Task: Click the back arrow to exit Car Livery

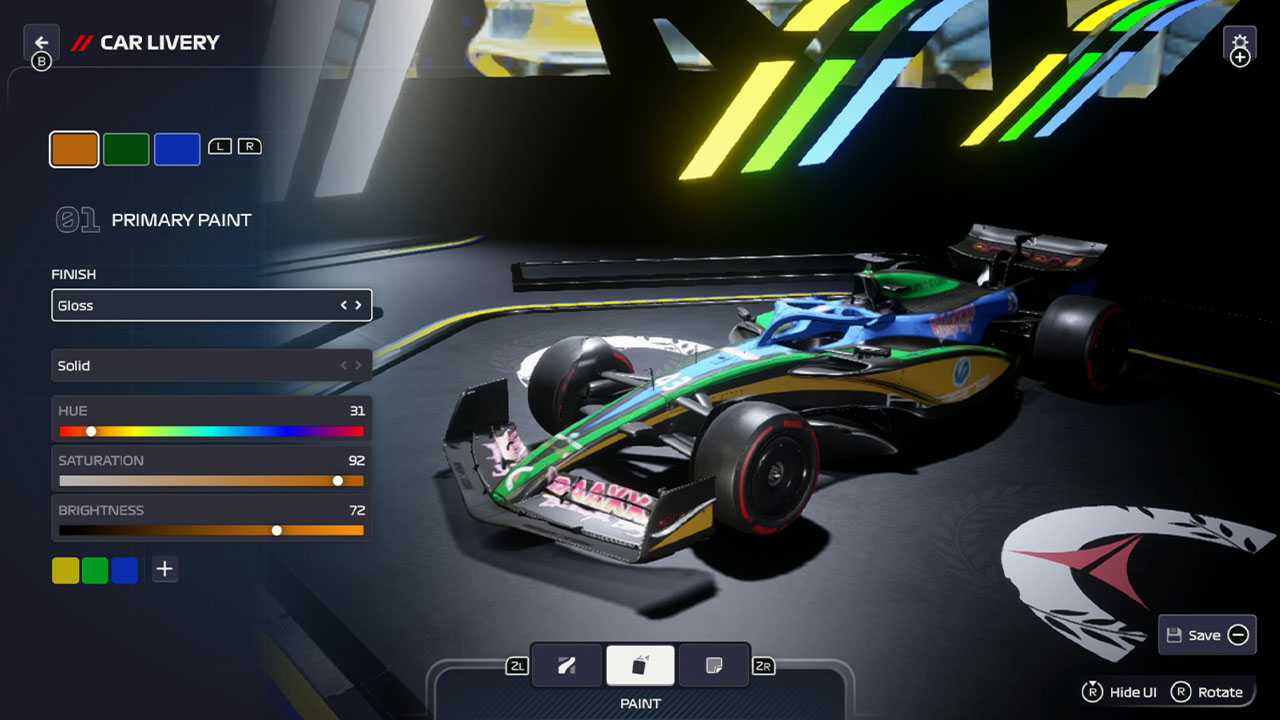Action: tap(41, 42)
